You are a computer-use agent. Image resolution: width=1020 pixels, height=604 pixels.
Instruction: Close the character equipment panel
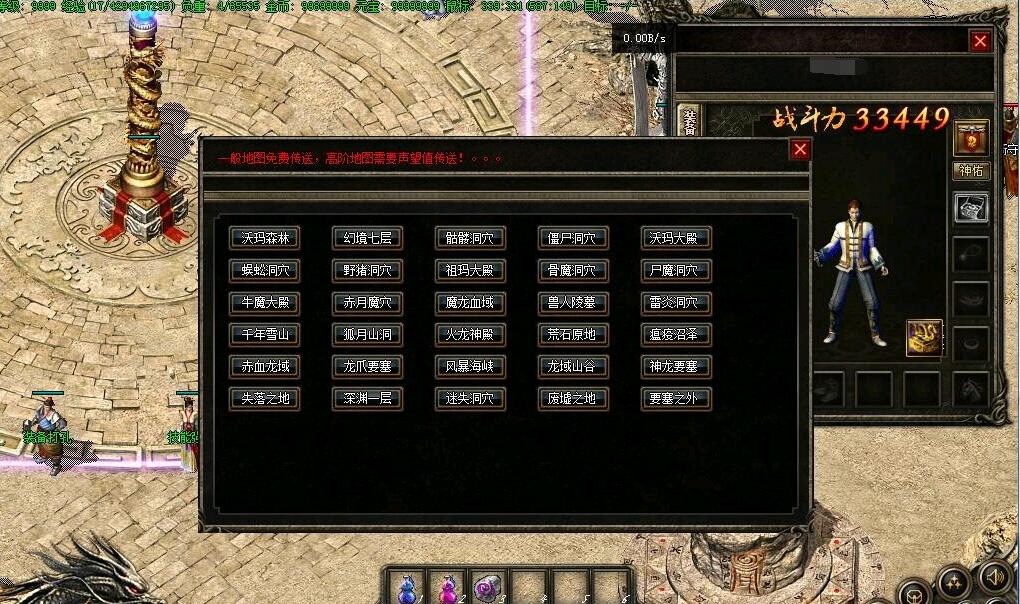pos(980,41)
